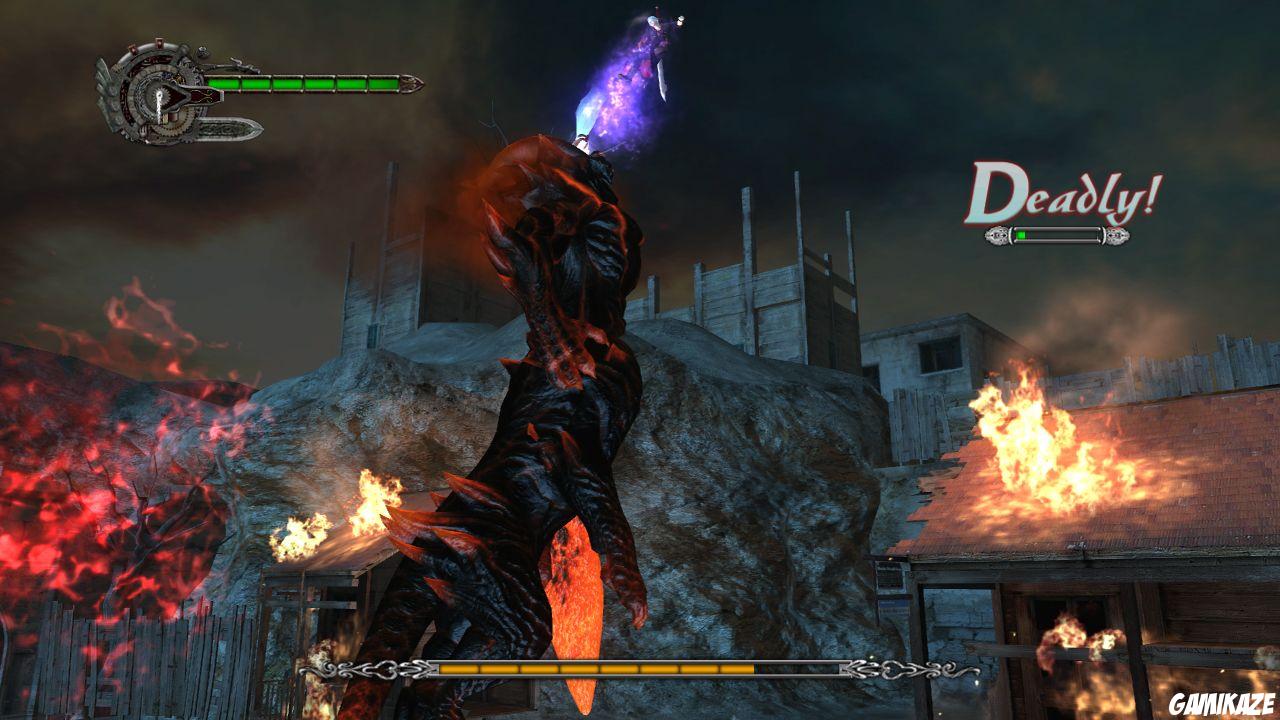Click the GAMIKAZE watermark text

pyautogui.click(x=1221, y=703)
